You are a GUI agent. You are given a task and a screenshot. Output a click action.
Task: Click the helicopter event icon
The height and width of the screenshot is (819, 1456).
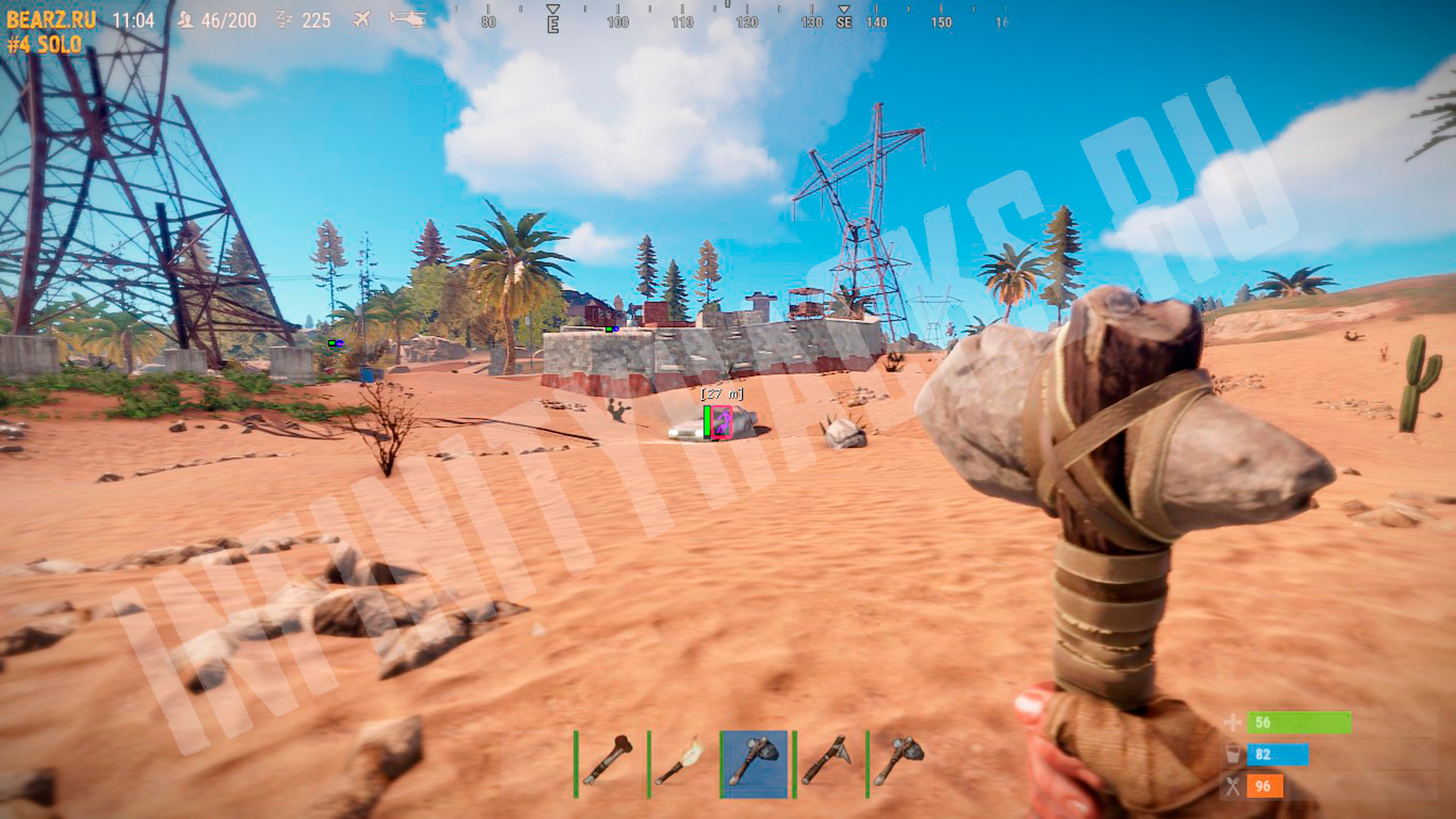(408, 18)
